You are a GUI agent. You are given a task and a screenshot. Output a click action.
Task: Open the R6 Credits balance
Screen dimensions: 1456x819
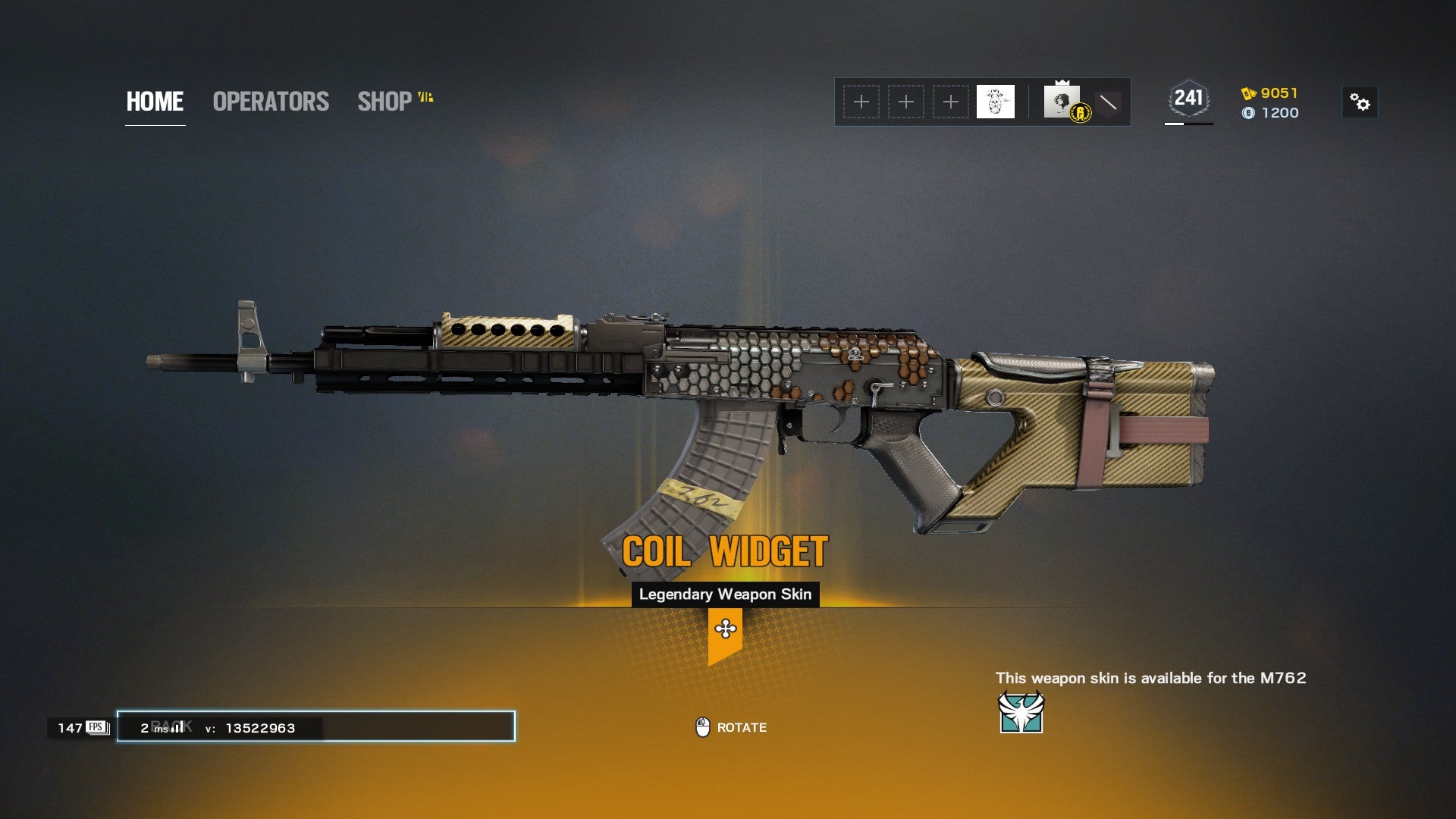(1271, 113)
